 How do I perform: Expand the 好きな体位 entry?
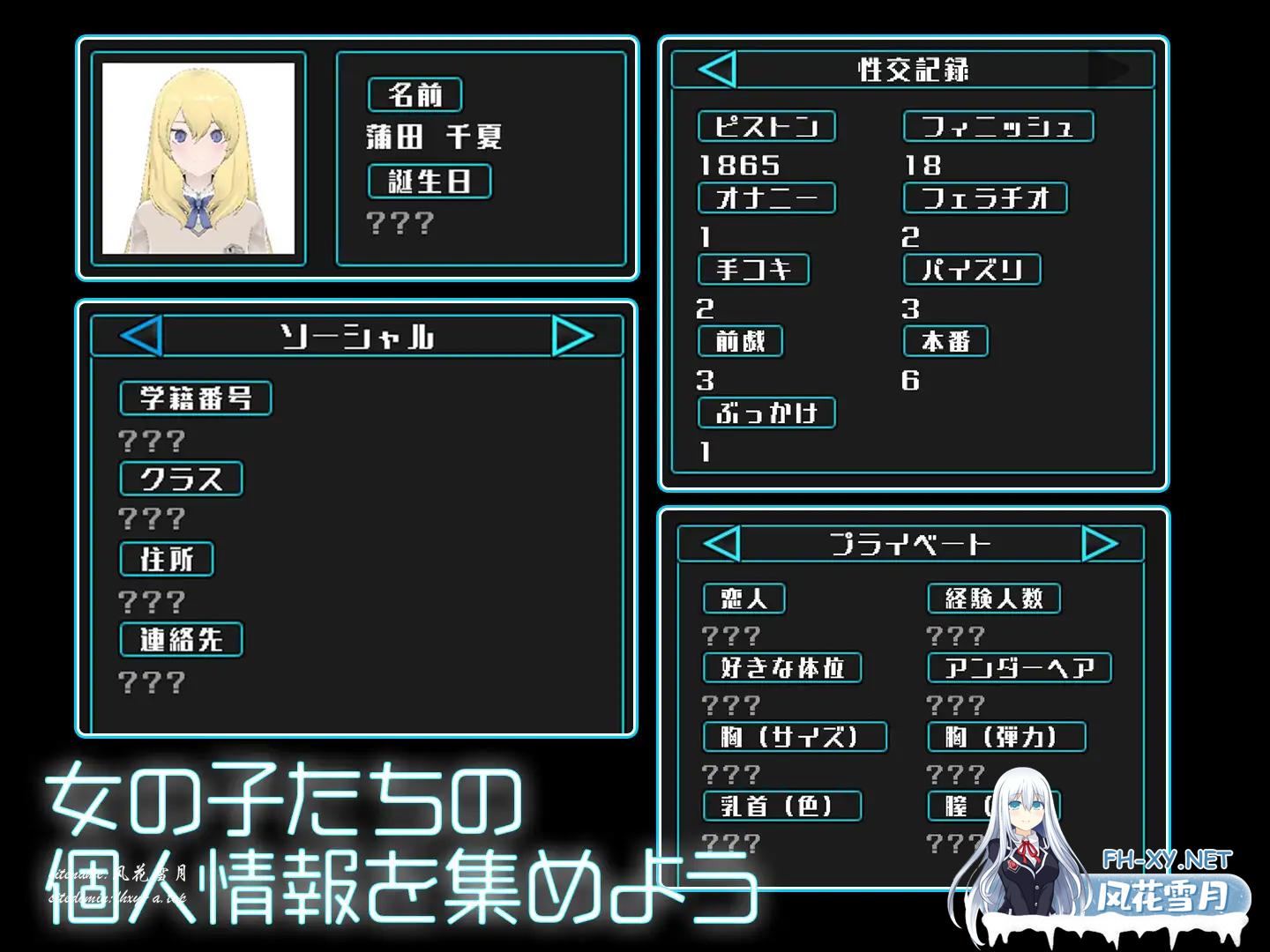(x=781, y=668)
